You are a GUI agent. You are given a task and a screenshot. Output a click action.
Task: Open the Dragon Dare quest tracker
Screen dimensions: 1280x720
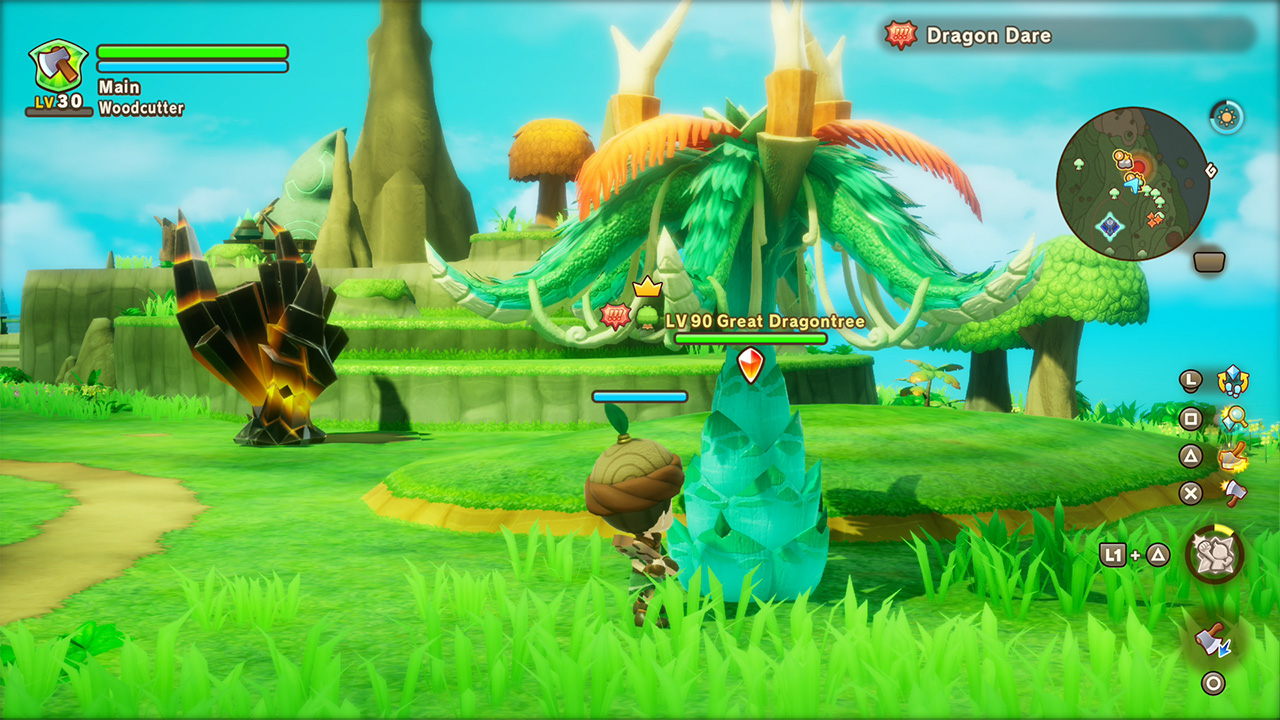coord(1069,35)
